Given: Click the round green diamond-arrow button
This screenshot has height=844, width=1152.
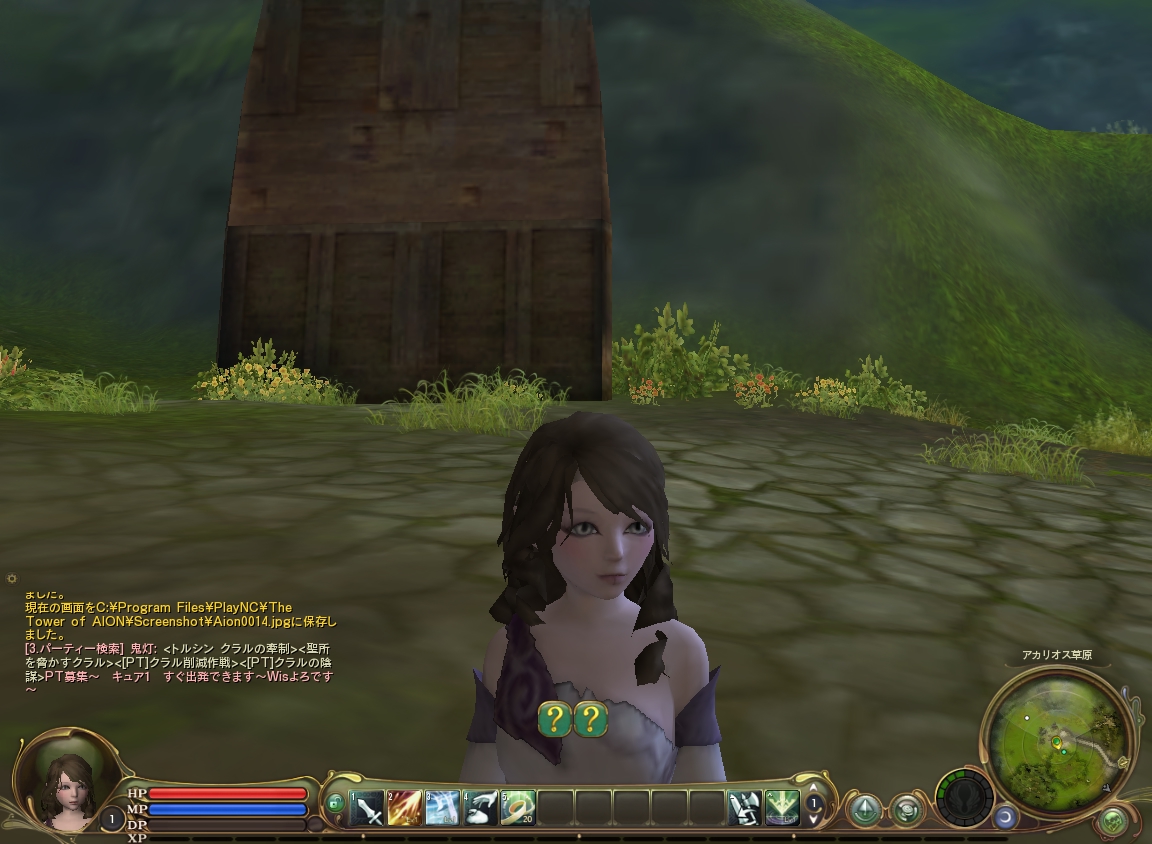Looking at the screenshot, I should (x=865, y=810).
